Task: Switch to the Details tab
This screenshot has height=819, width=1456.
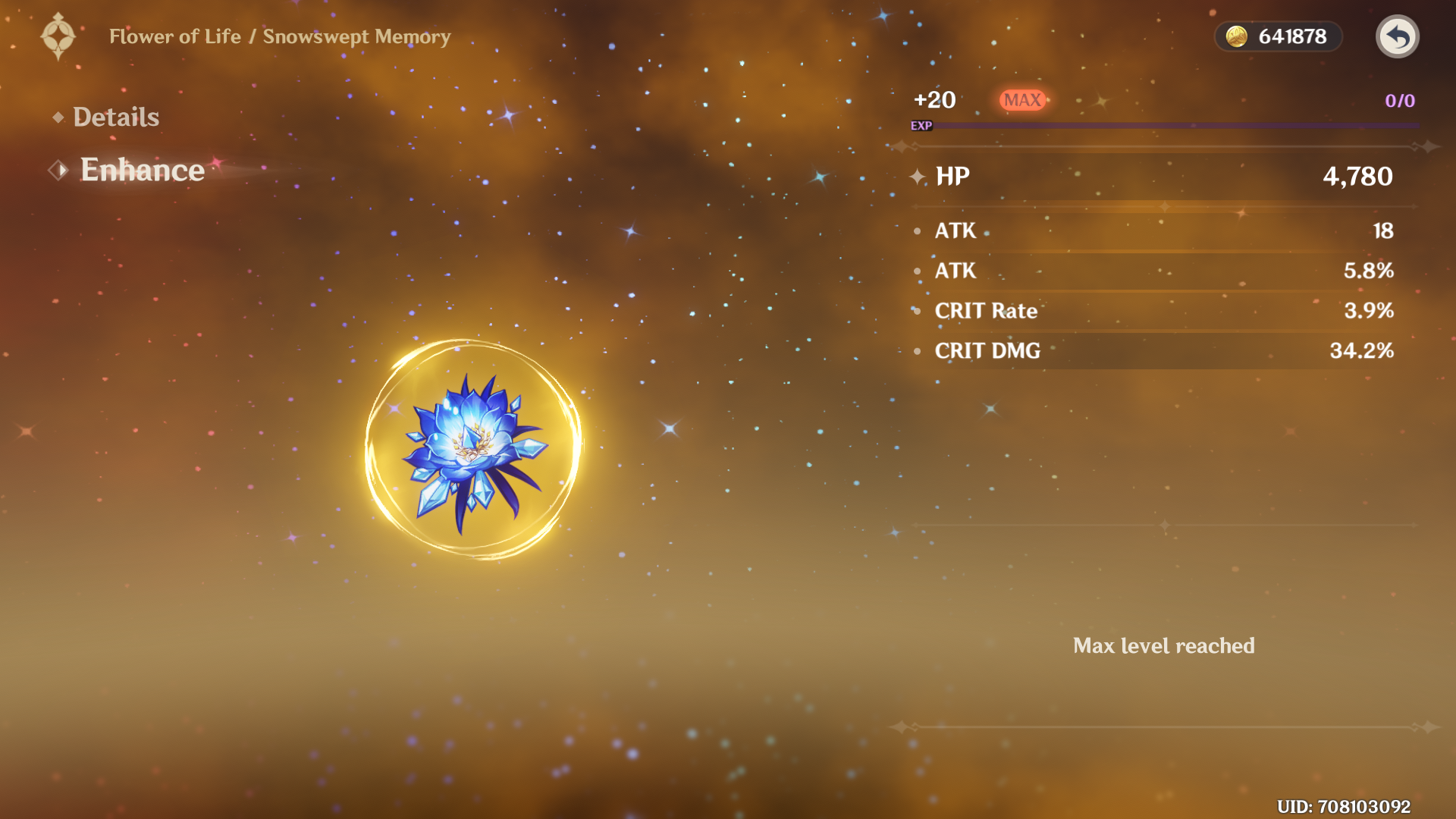Action: 115,117
